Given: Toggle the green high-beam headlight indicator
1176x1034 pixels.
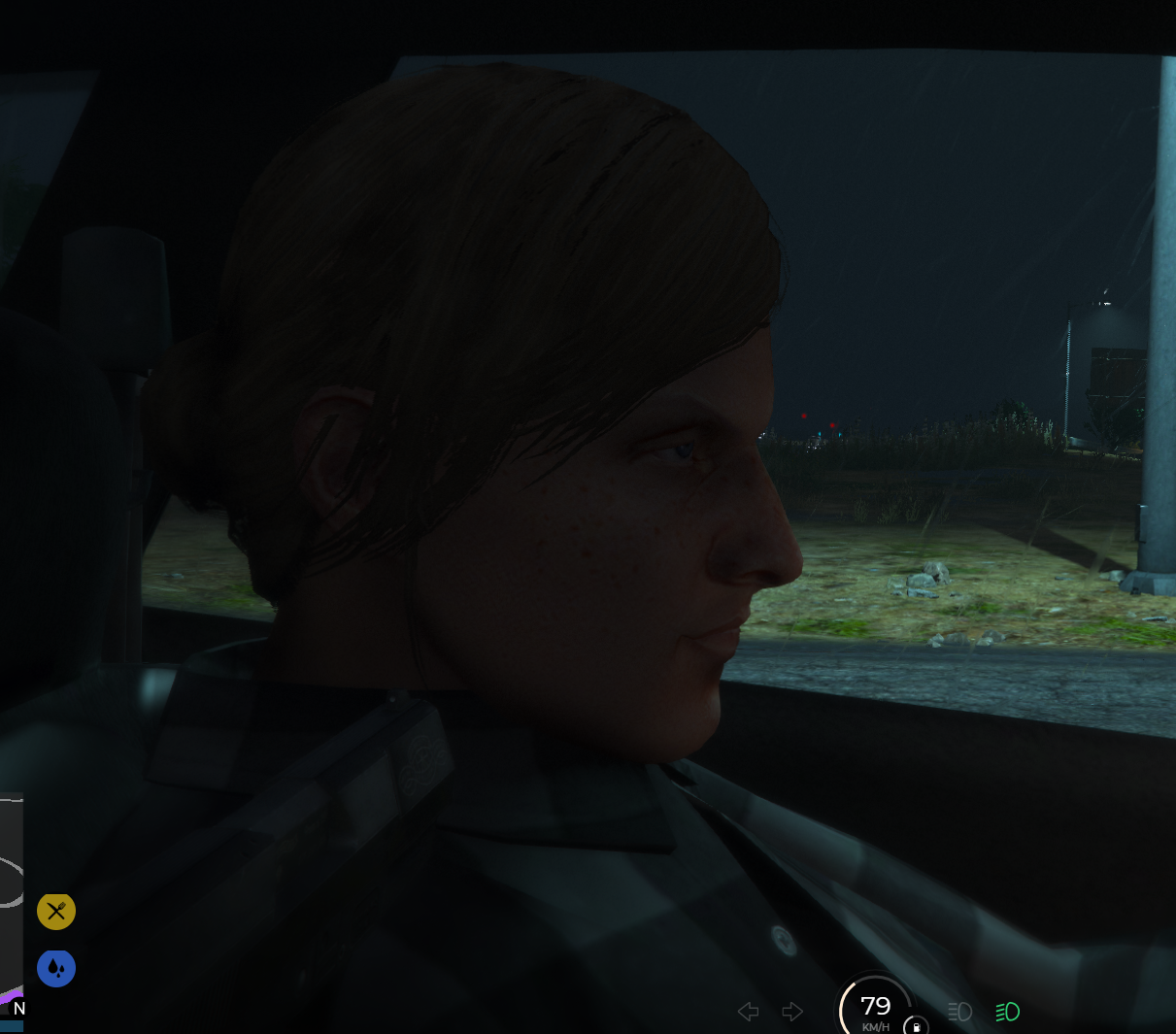Looking at the screenshot, I should (x=1007, y=1012).
